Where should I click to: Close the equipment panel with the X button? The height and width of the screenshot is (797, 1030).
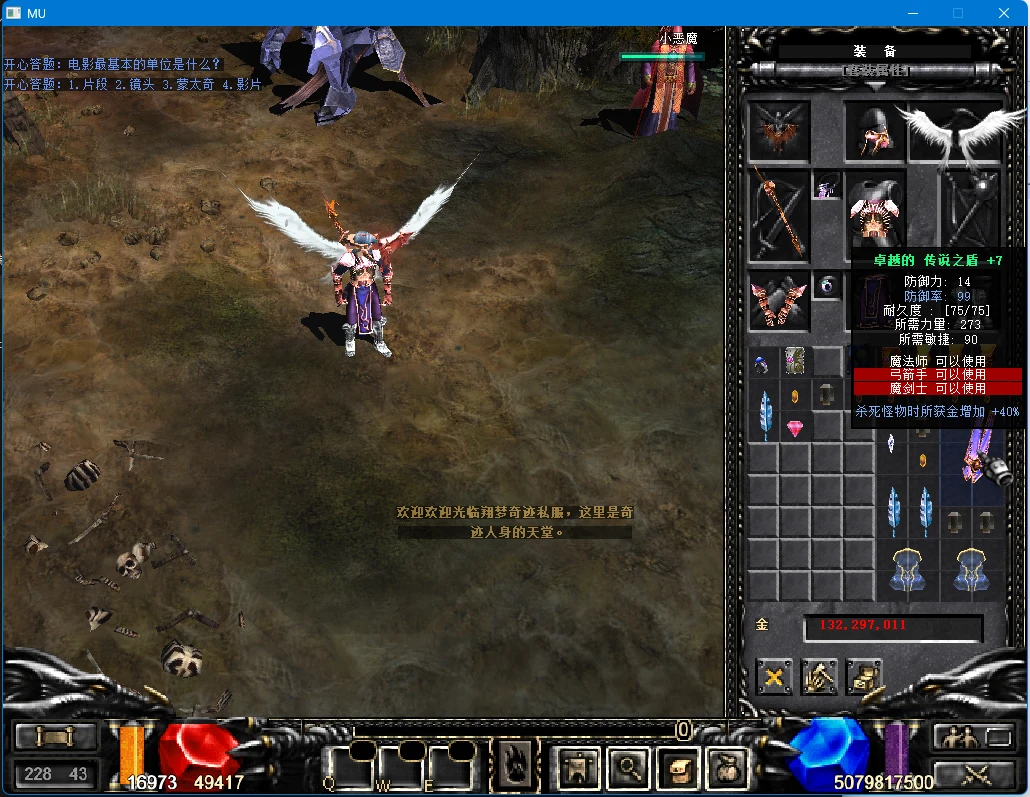pyautogui.click(x=773, y=677)
